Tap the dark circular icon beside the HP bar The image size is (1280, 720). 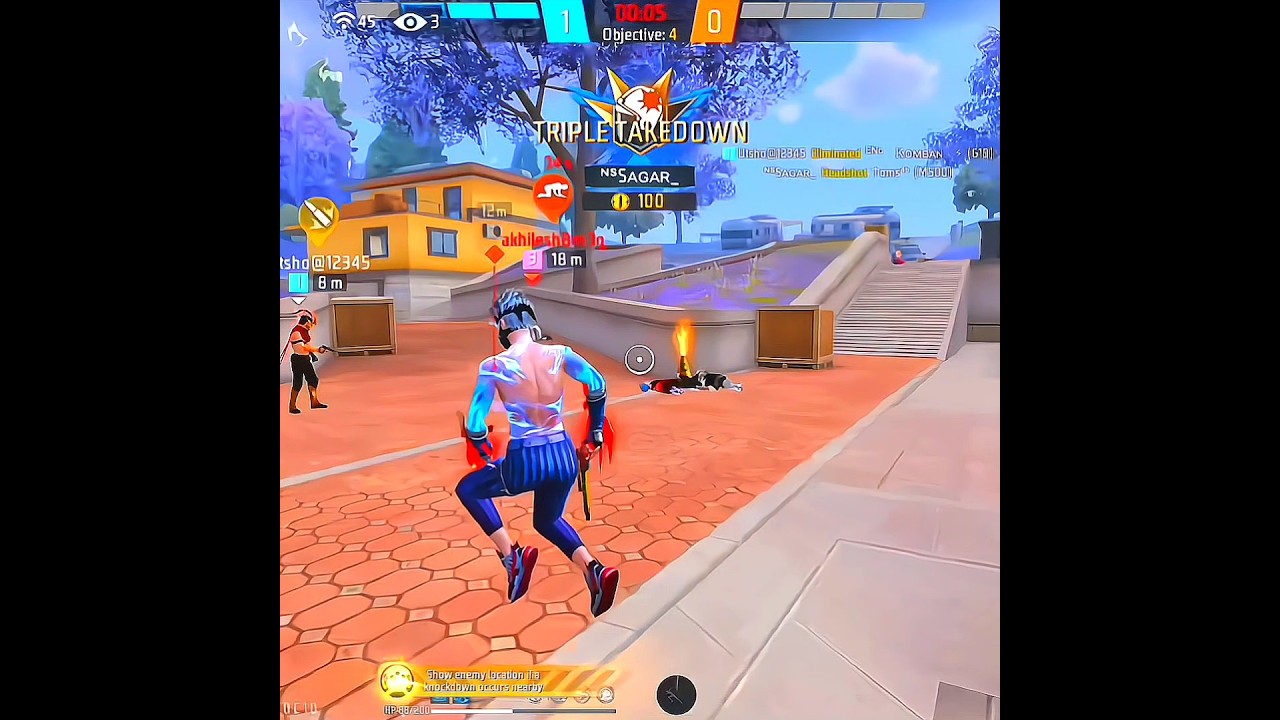click(x=676, y=694)
